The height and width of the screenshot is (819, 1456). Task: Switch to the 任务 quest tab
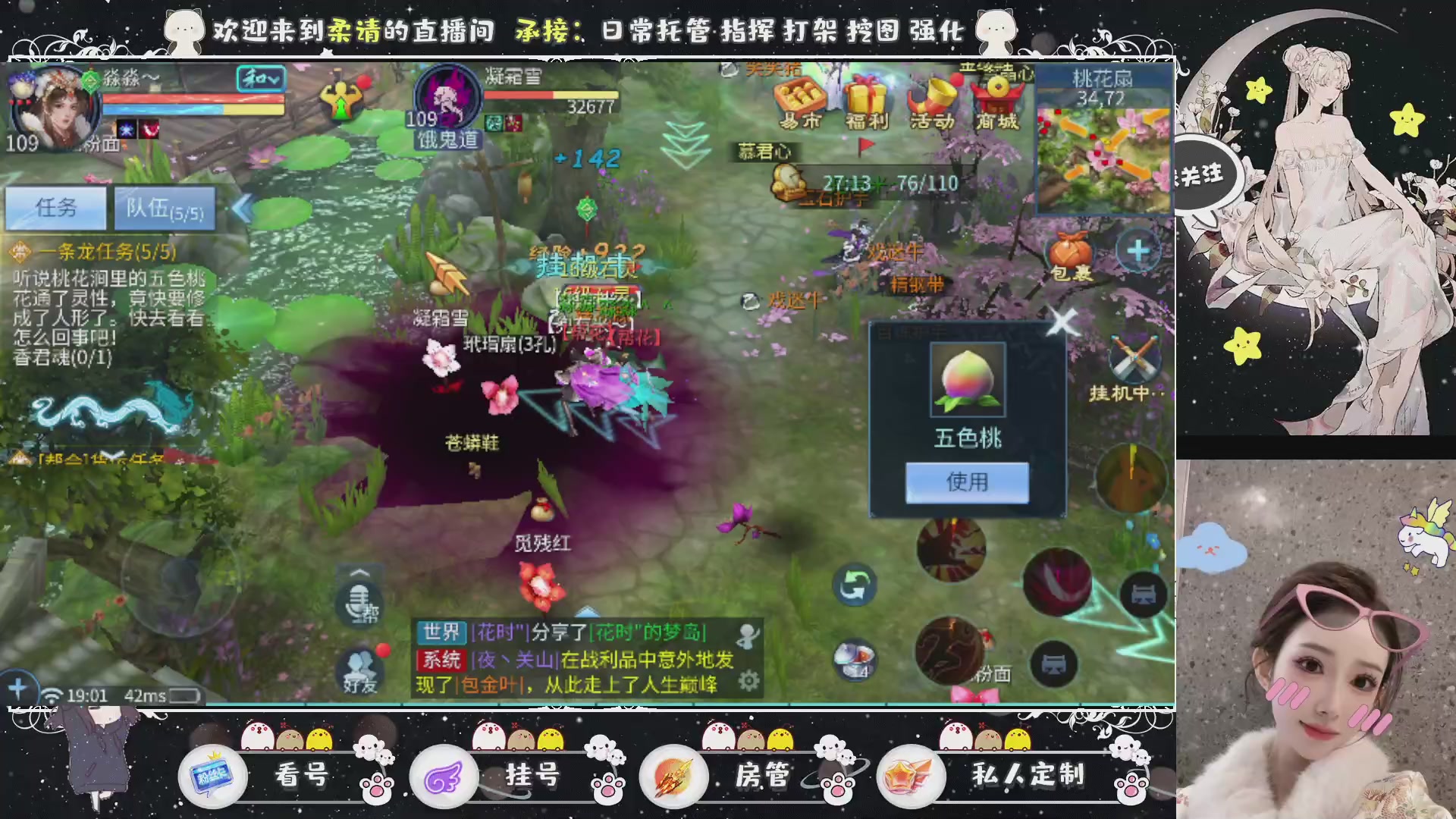click(x=57, y=207)
